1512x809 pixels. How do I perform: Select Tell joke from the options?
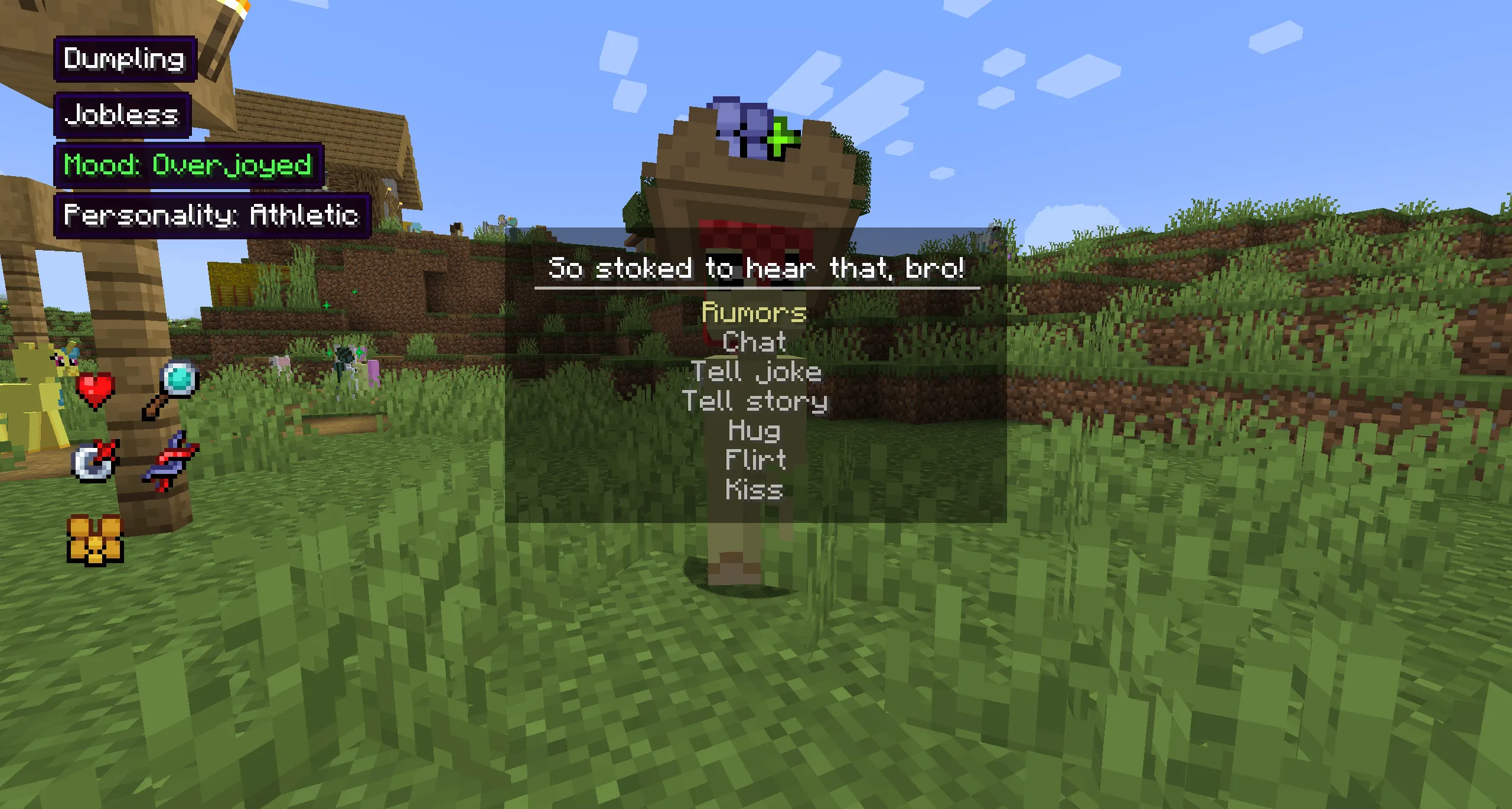pyautogui.click(x=756, y=371)
